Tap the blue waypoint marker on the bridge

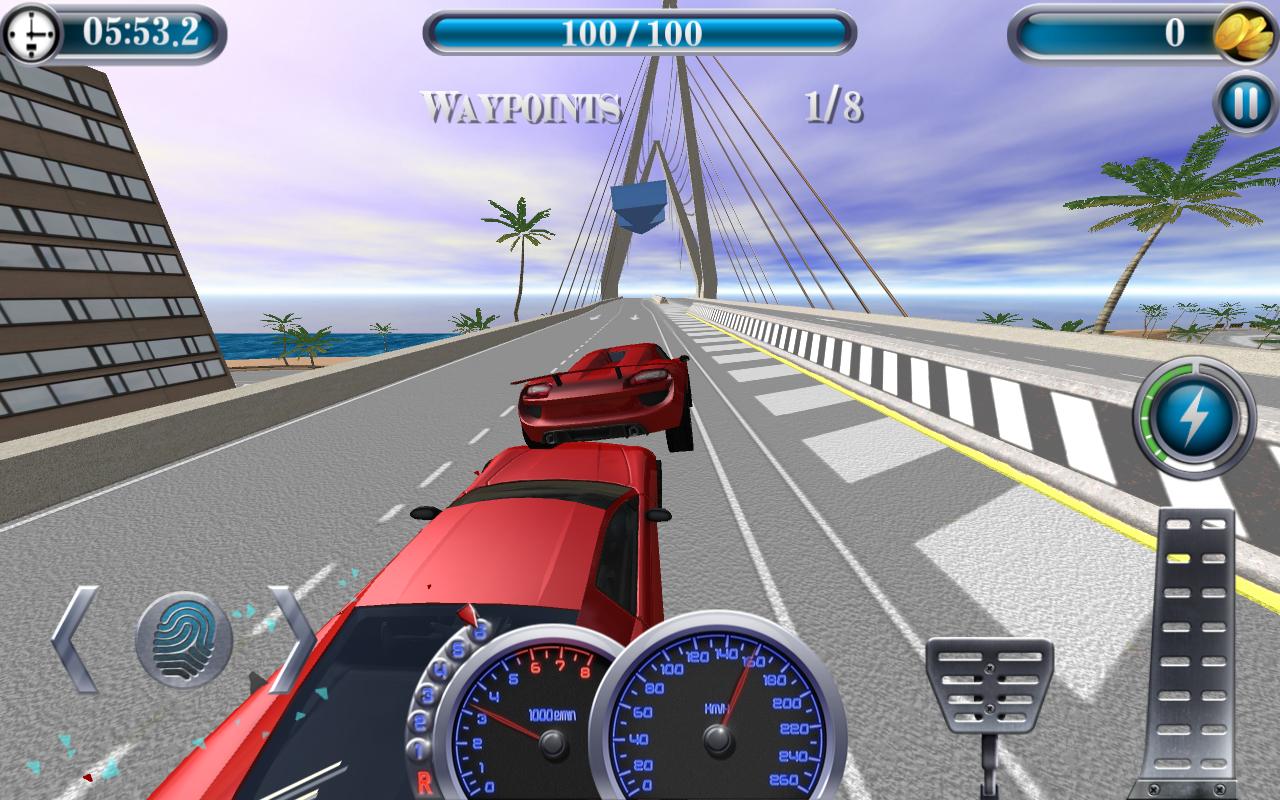639,205
